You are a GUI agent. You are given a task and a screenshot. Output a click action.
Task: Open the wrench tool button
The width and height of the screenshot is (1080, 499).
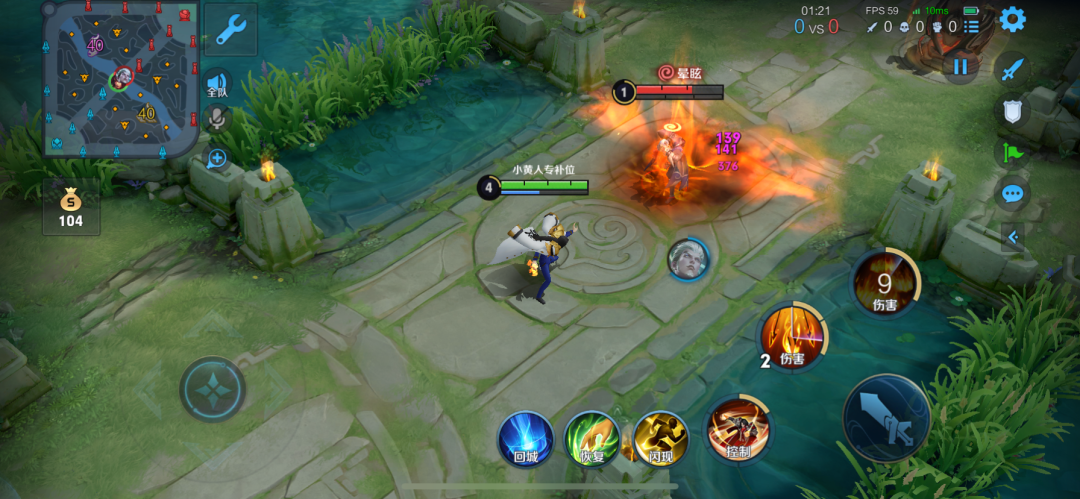click(231, 30)
